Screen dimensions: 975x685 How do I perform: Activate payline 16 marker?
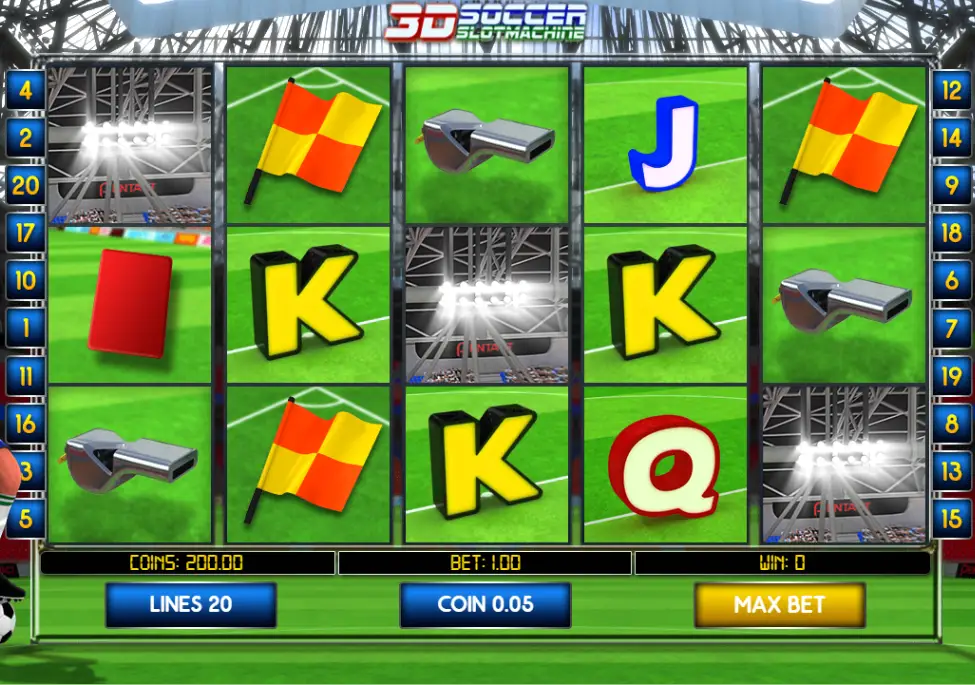(25, 424)
